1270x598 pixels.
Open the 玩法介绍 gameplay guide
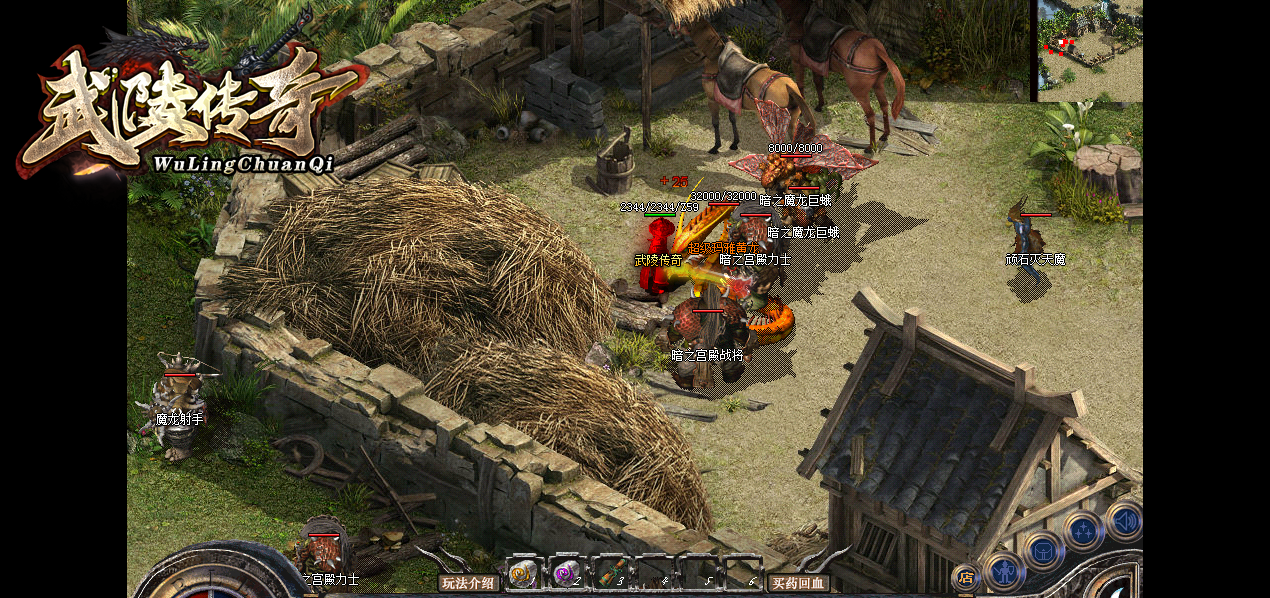[469, 583]
